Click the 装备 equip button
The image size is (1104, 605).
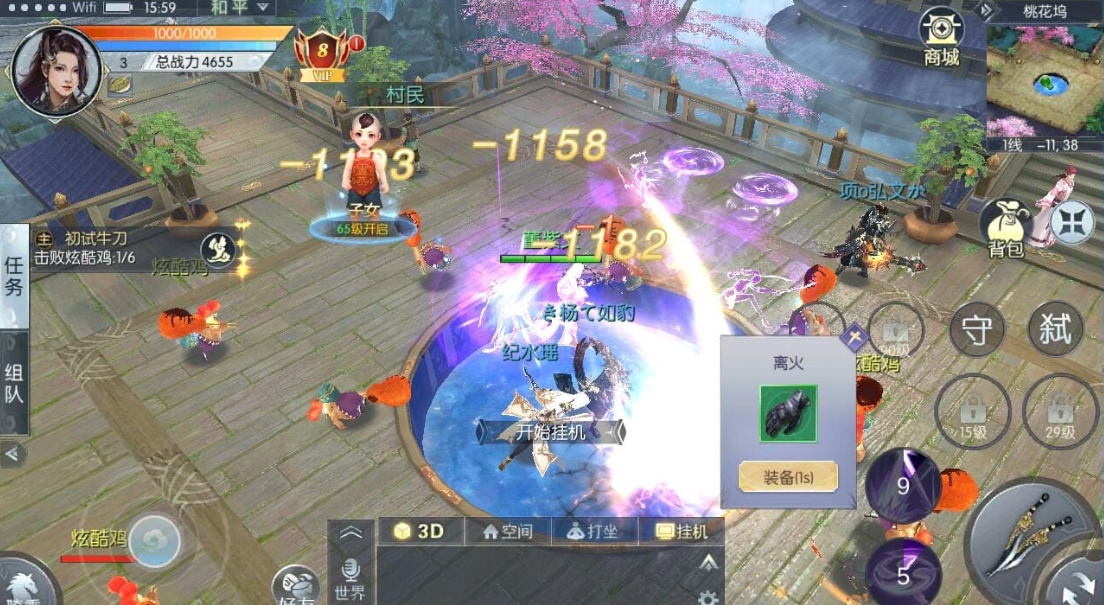tap(788, 477)
